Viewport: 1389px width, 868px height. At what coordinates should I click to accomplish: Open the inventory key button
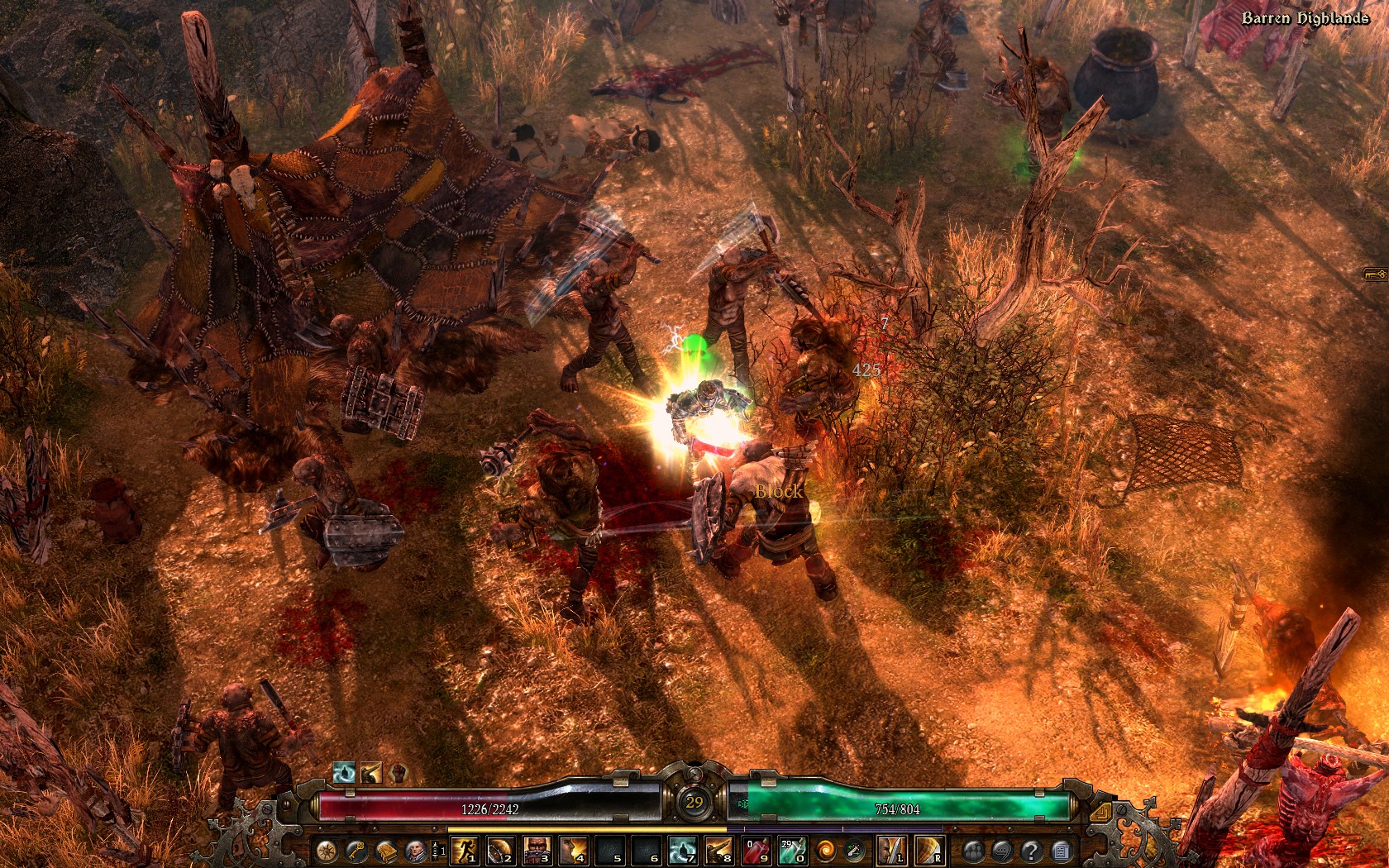356,851
